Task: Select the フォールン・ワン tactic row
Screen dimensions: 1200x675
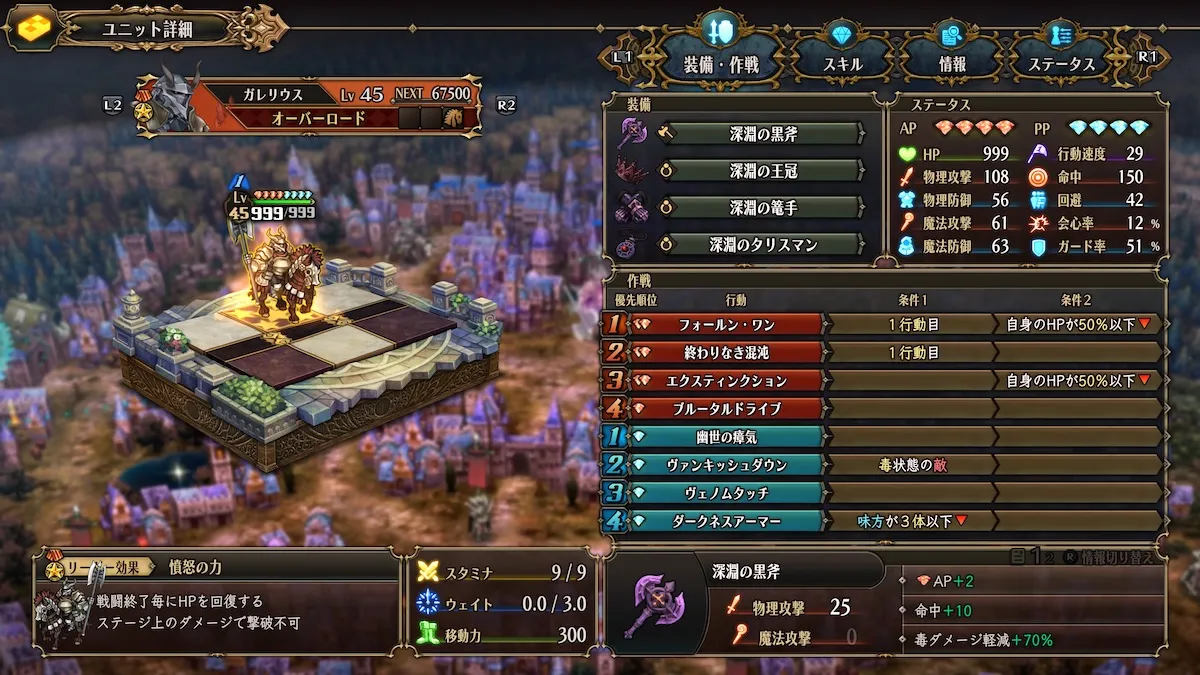Action: (x=724, y=324)
